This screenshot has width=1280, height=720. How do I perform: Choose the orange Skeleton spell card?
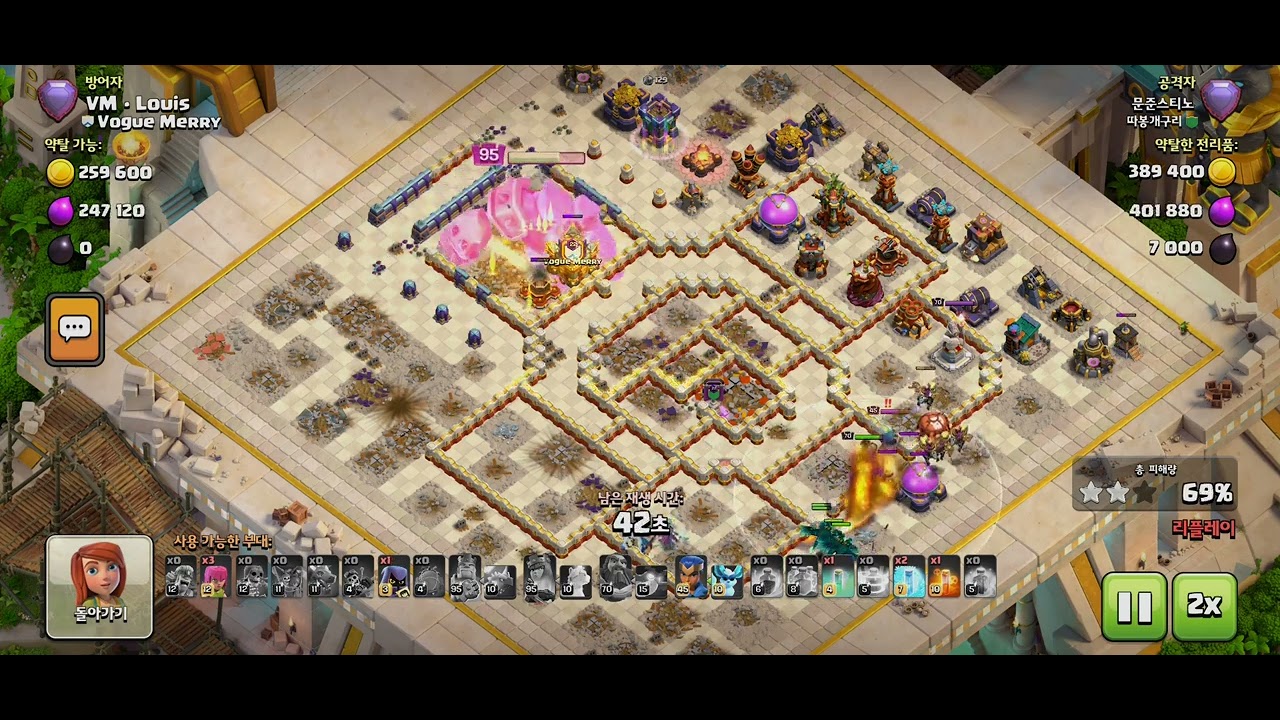[x=943, y=577]
